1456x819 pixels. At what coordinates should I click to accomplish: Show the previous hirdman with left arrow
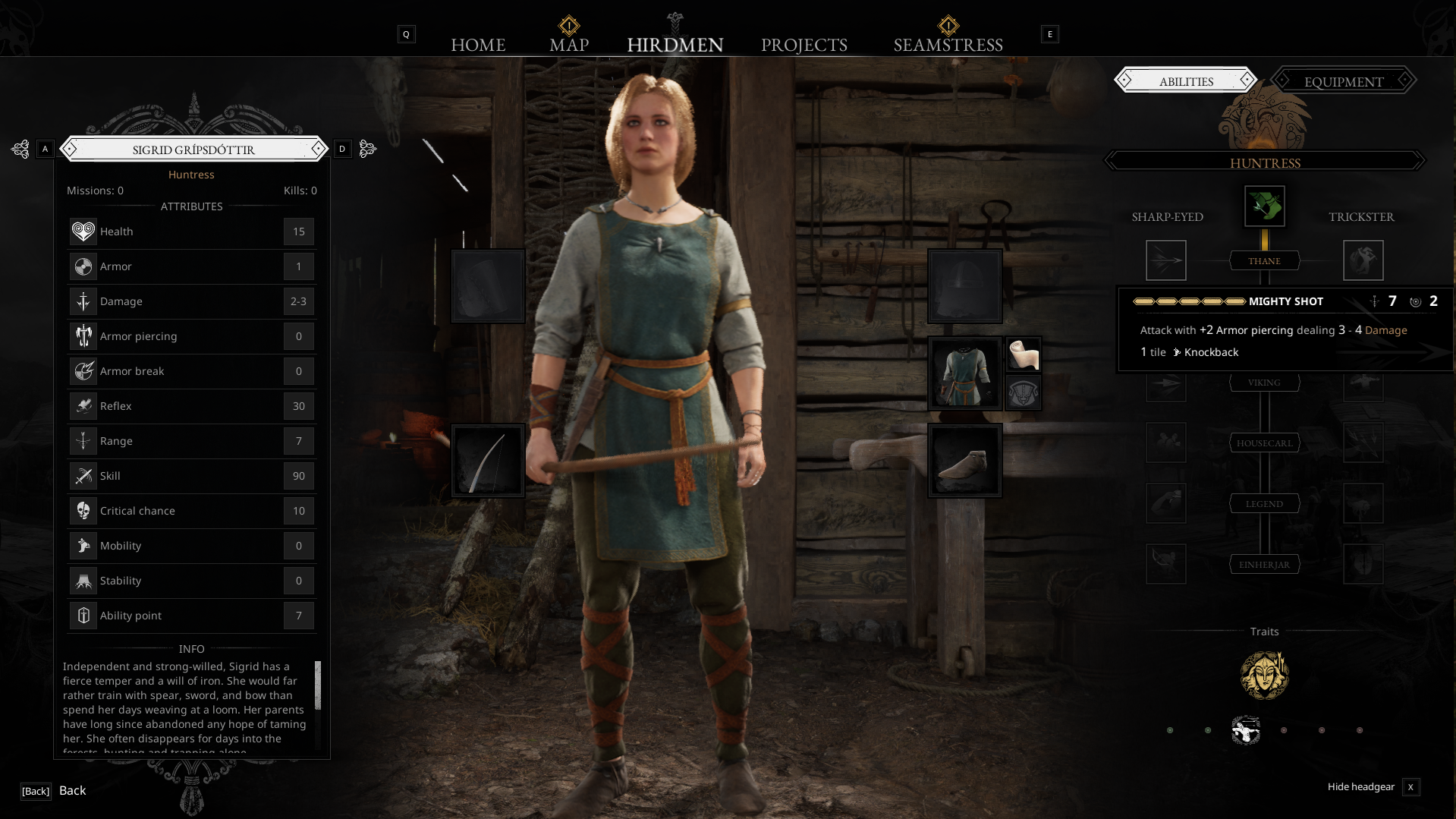click(x=21, y=149)
